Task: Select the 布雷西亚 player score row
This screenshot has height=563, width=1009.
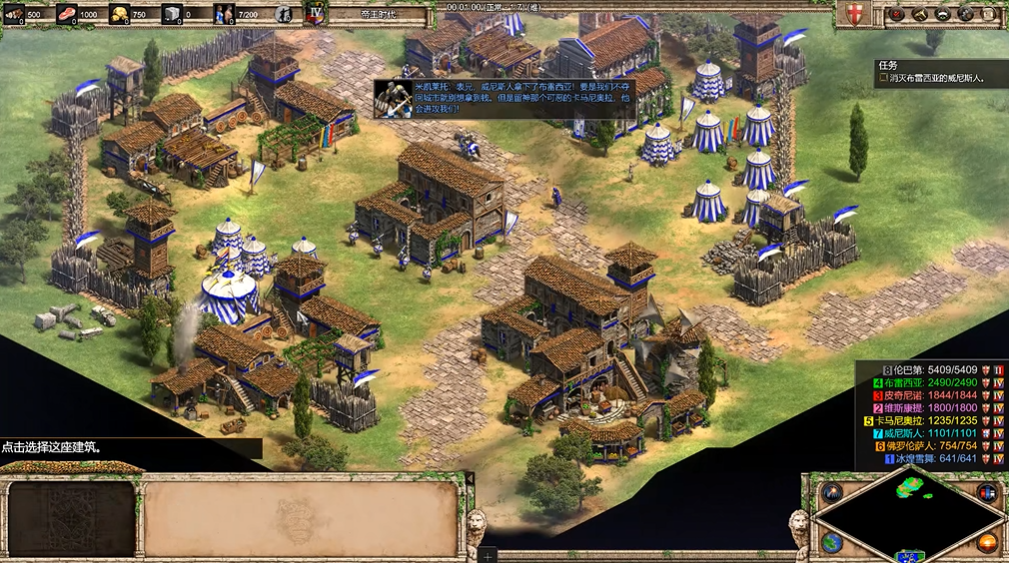Action: 930,382
